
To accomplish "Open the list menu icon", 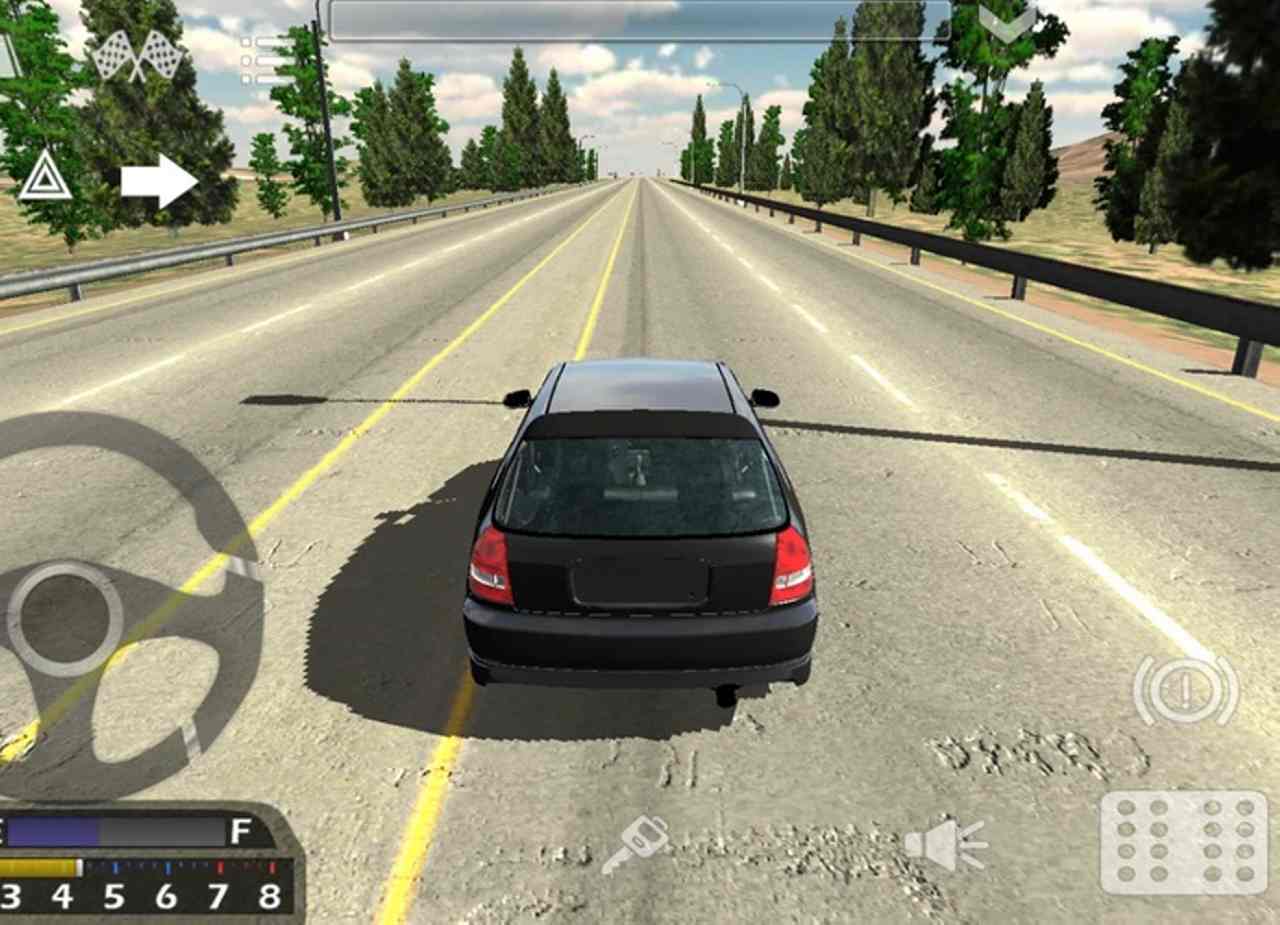I will [x=262, y=61].
